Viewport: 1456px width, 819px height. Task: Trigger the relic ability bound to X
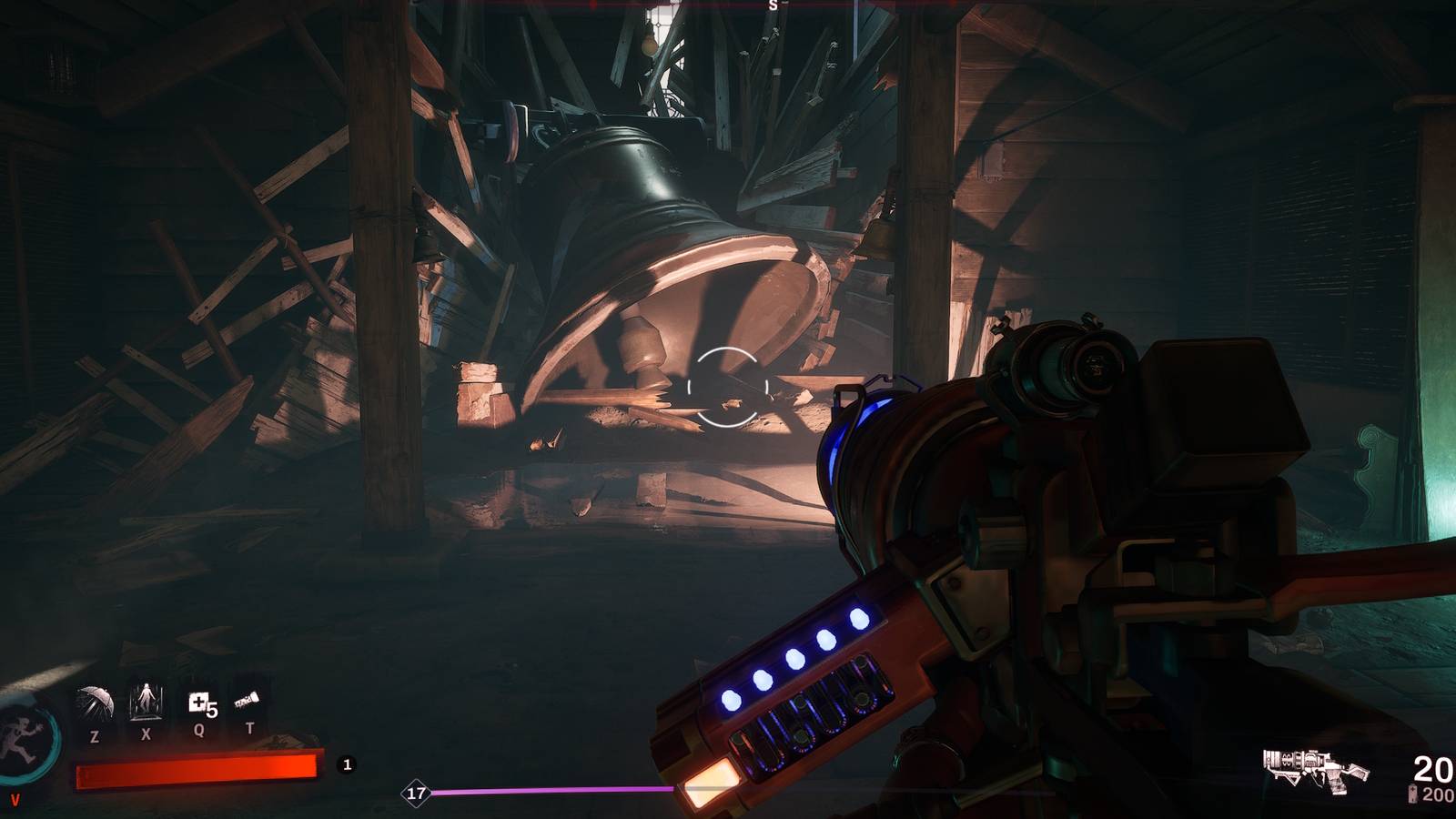146,701
